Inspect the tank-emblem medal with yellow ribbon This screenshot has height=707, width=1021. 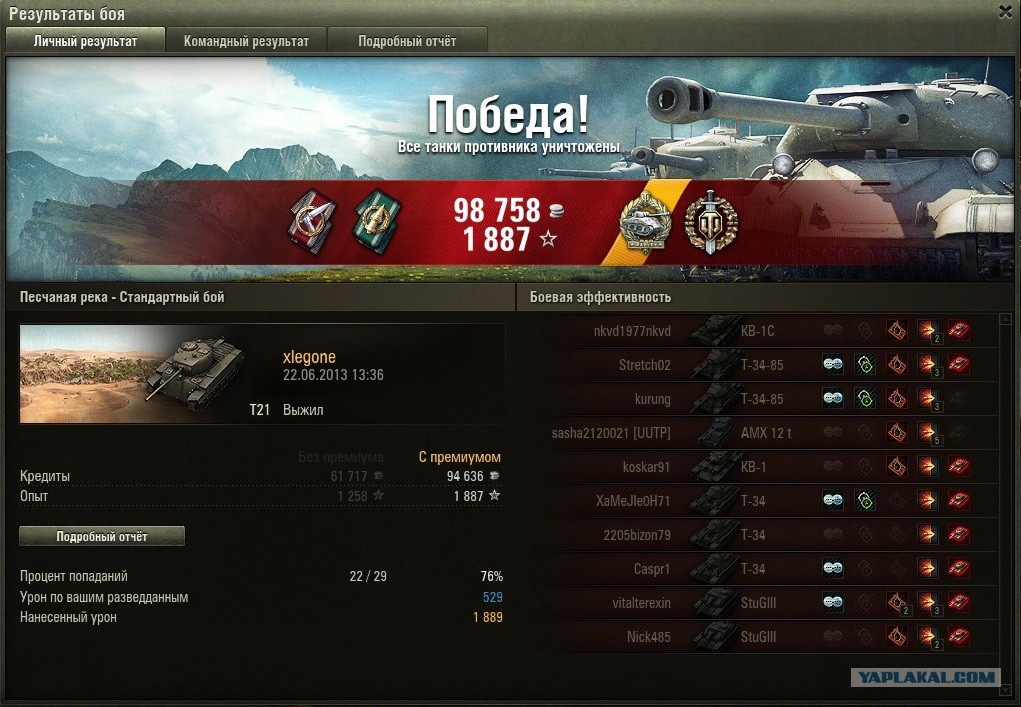pyautogui.click(x=646, y=222)
